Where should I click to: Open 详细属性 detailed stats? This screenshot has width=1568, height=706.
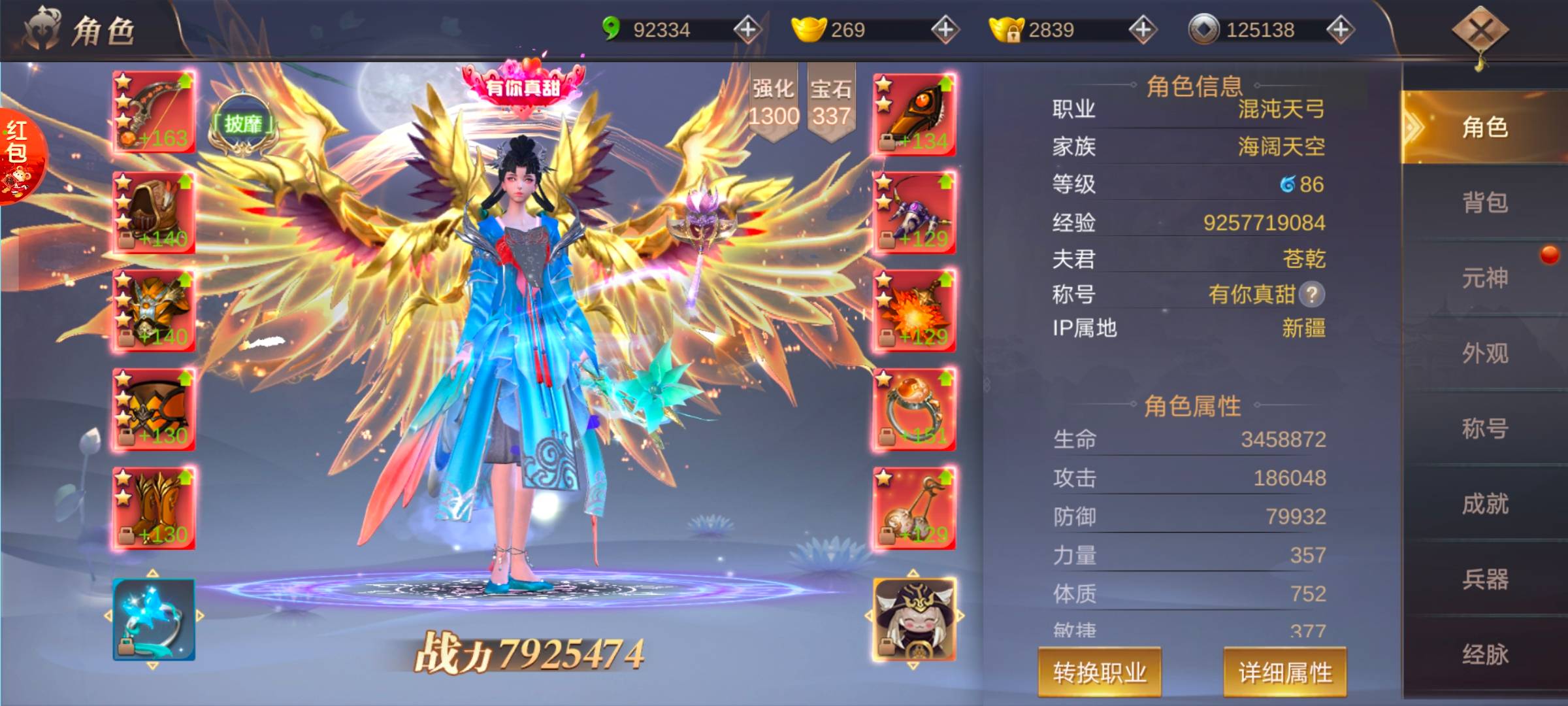(x=1284, y=673)
